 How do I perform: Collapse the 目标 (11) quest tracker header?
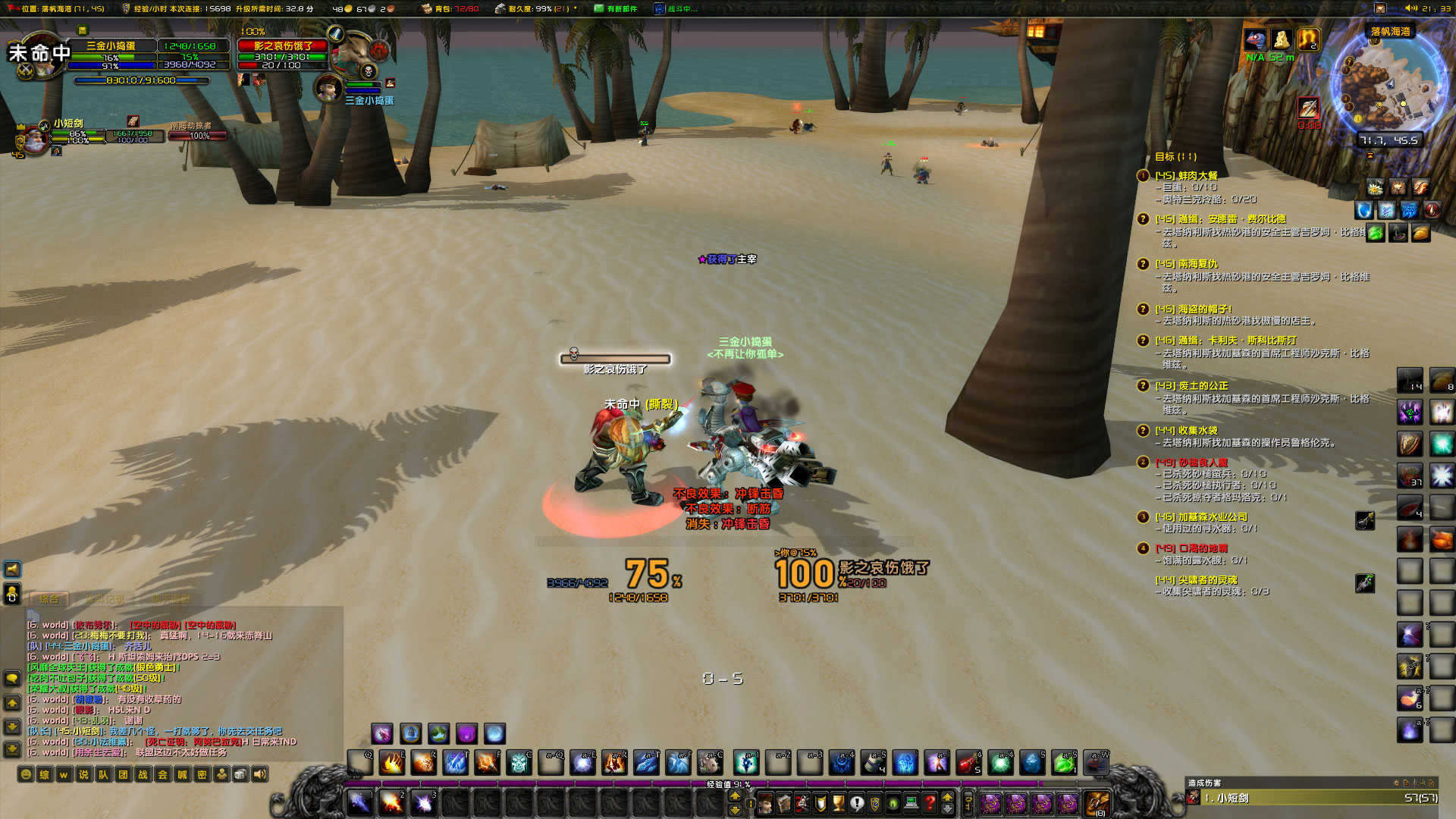point(1172,158)
